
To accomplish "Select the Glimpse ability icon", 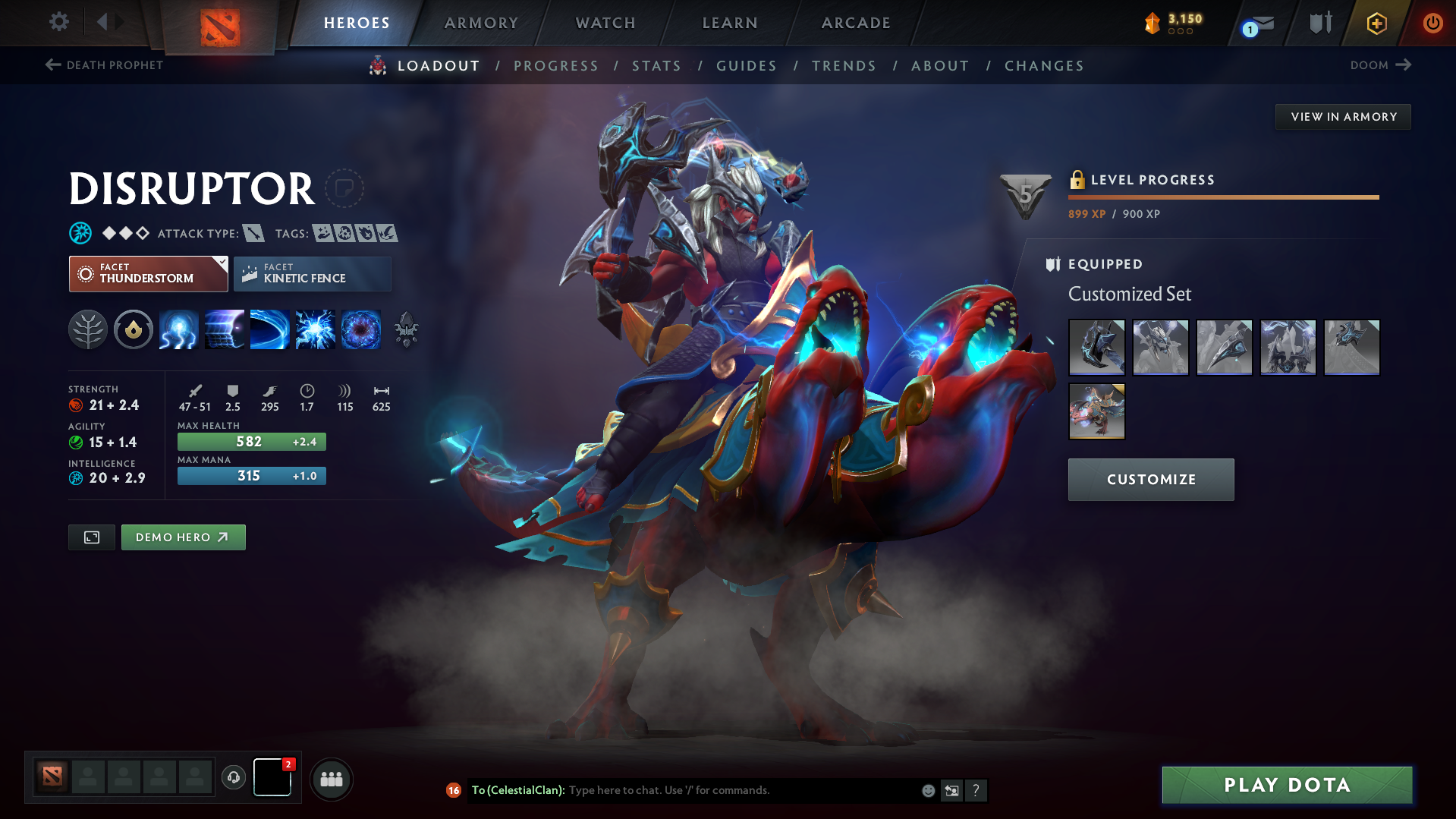I will 270,329.
